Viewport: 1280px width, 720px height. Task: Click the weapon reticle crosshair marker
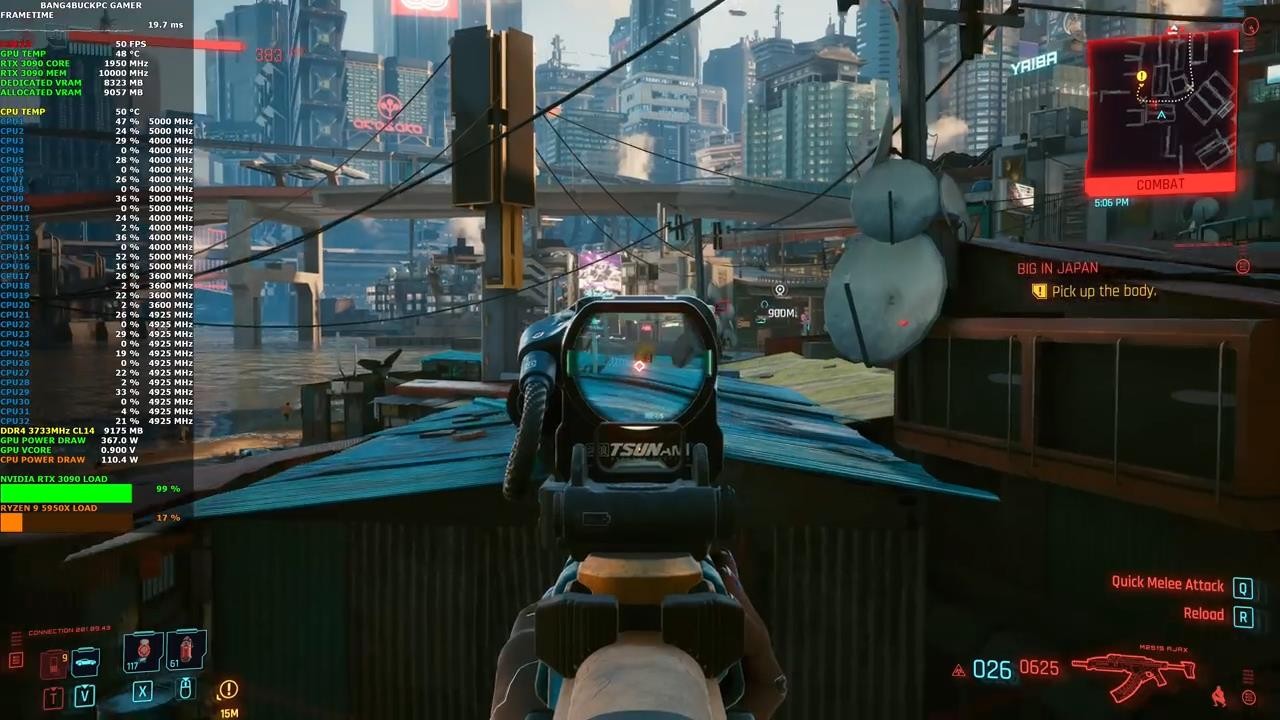(640, 366)
